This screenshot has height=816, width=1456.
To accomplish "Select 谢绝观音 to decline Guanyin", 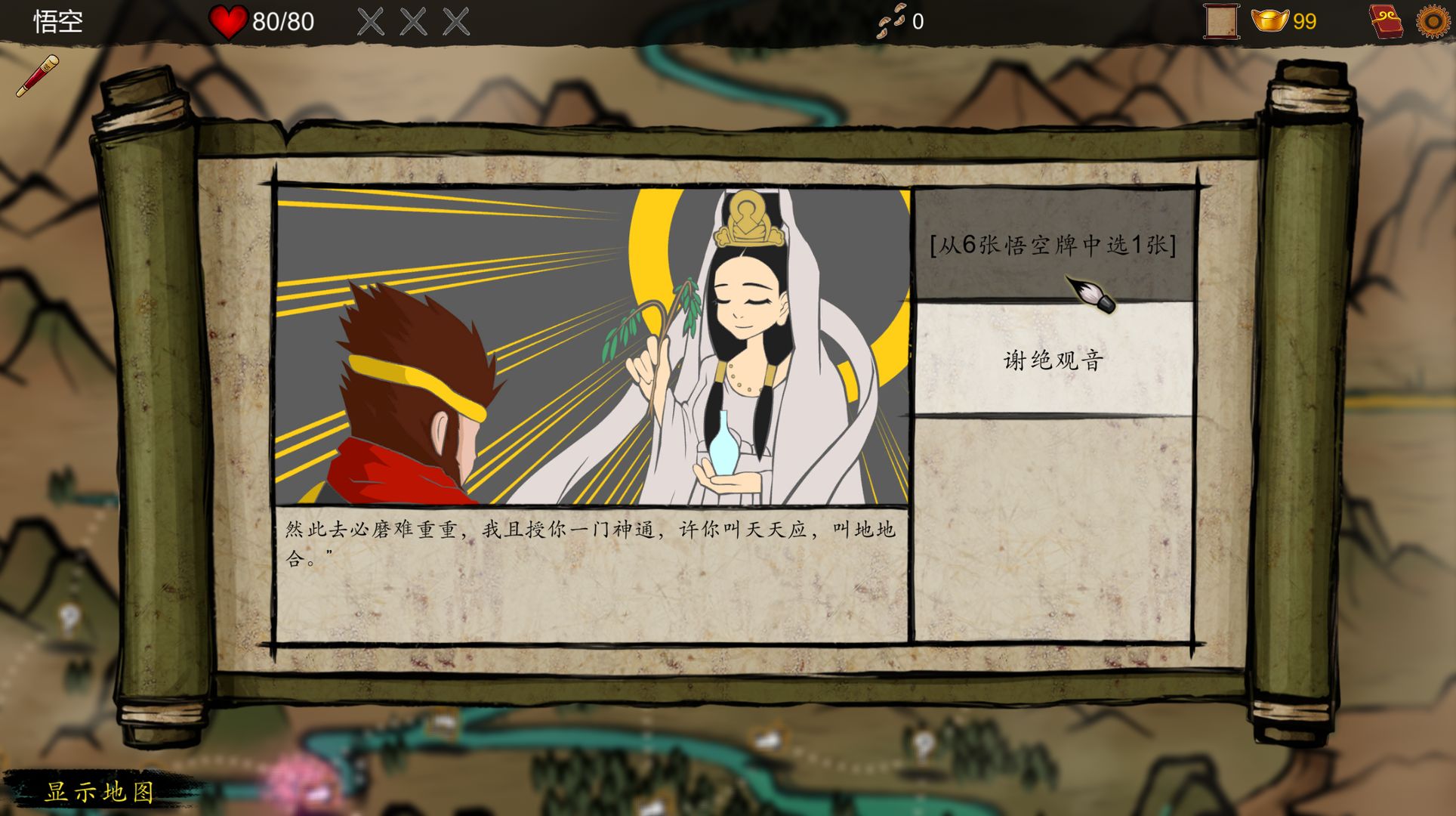I will click(1053, 360).
